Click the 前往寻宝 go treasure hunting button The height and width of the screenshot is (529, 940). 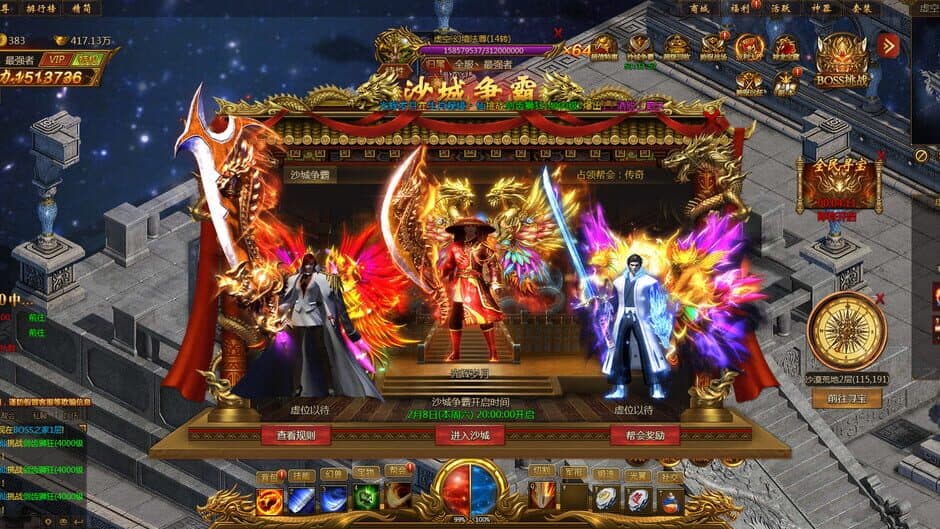[x=846, y=398]
